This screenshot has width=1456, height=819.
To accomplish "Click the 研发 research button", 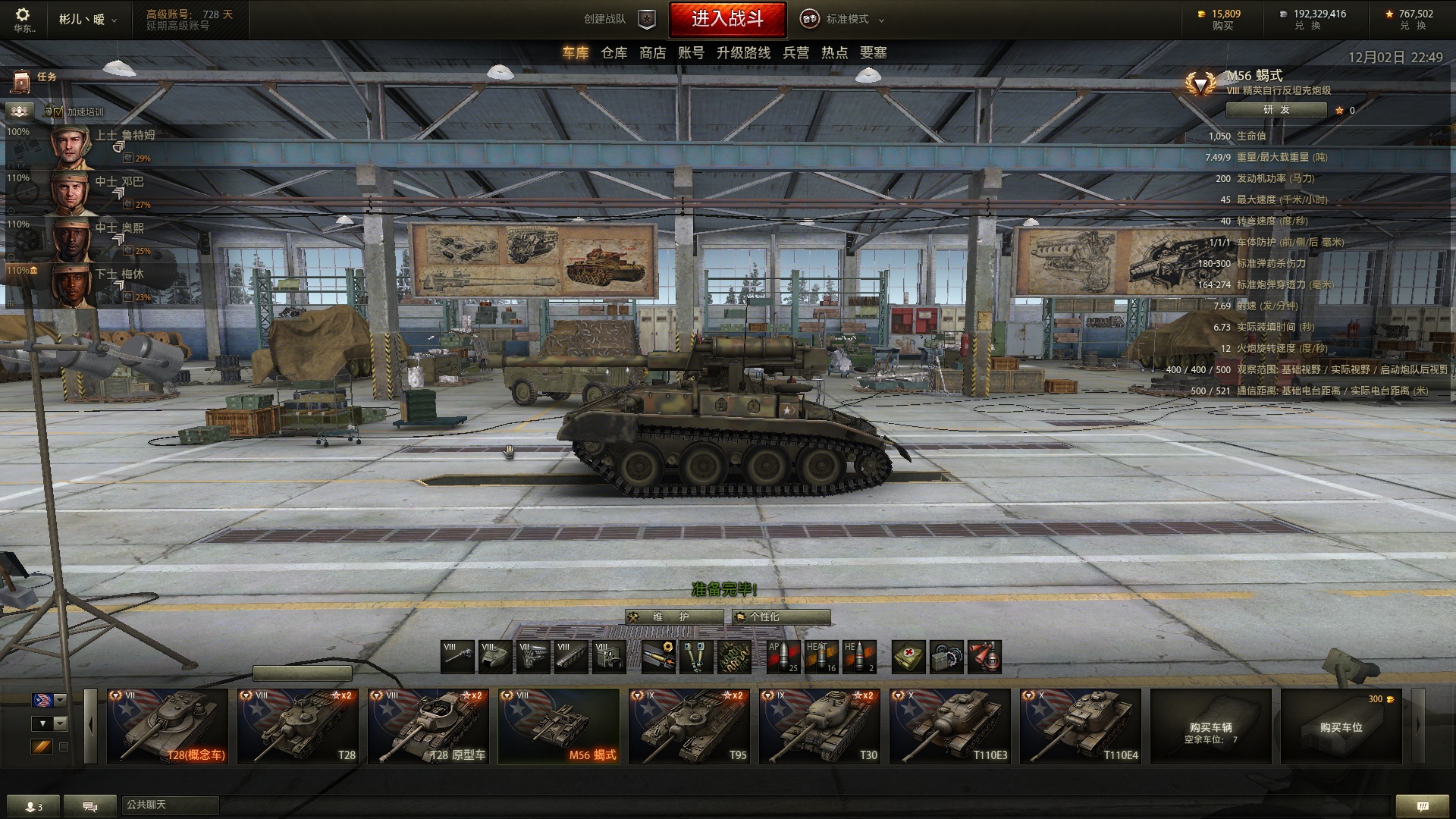I will pos(1276,110).
